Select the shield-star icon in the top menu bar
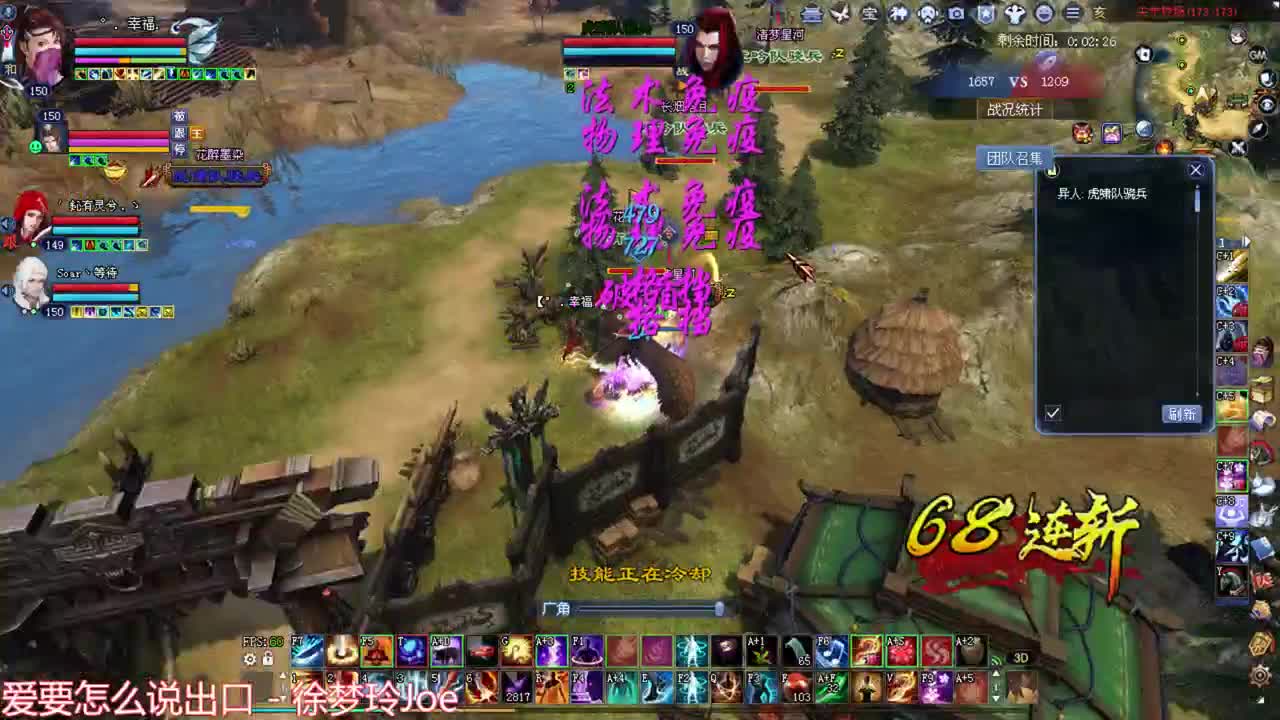This screenshot has width=1280, height=720. [x=987, y=14]
